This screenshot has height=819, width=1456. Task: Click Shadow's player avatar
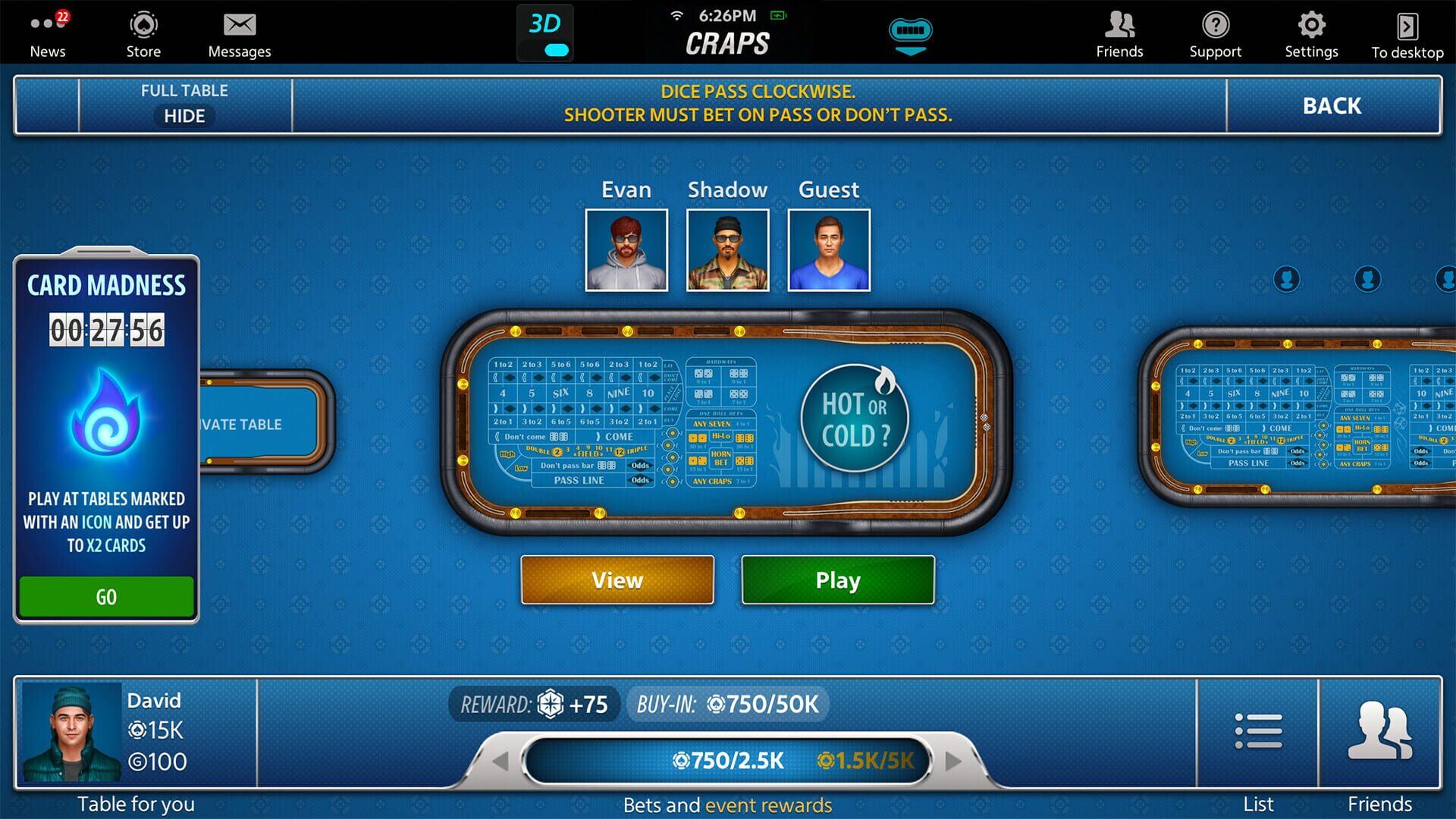[727, 250]
